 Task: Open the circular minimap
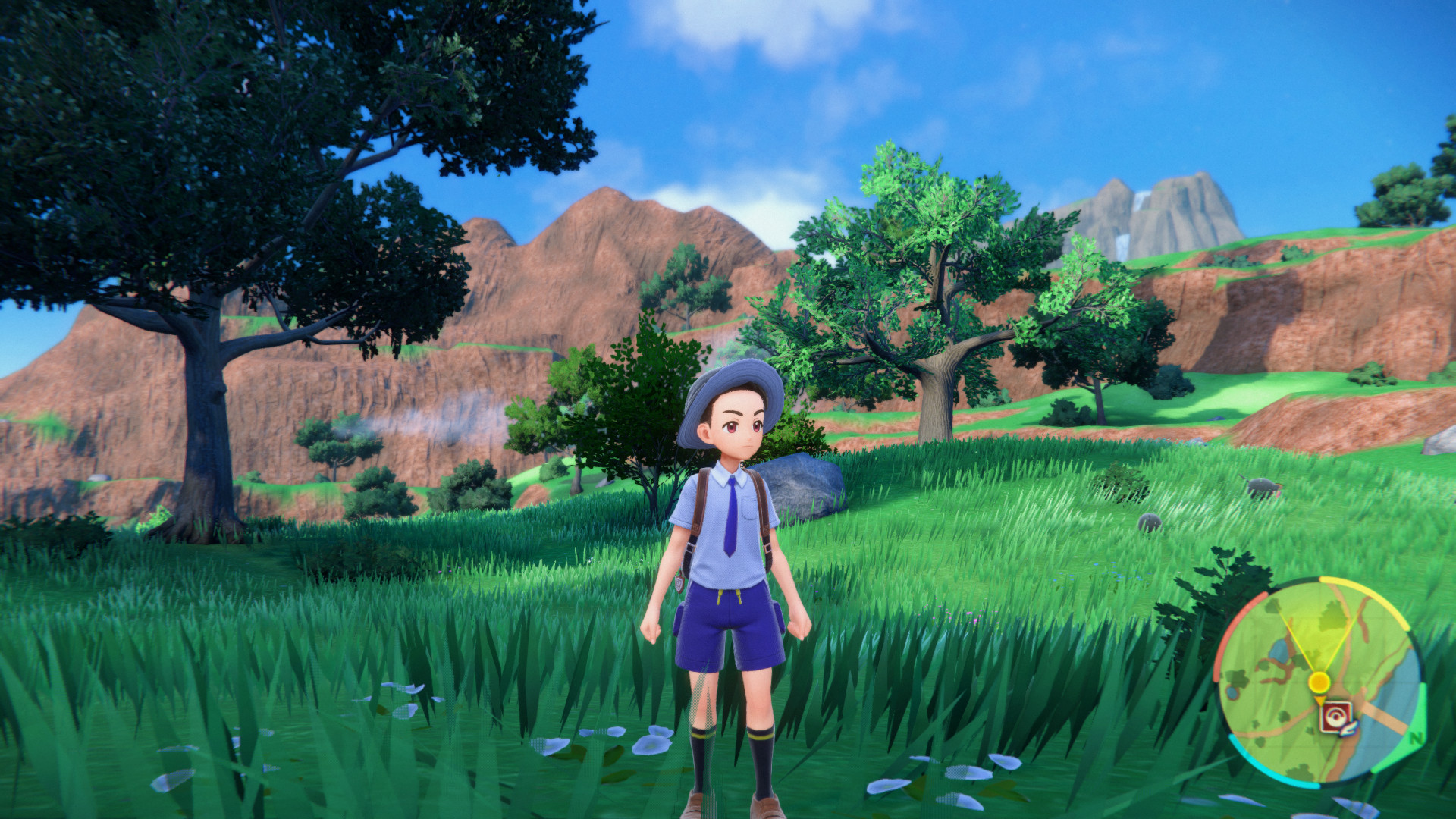click(1319, 680)
